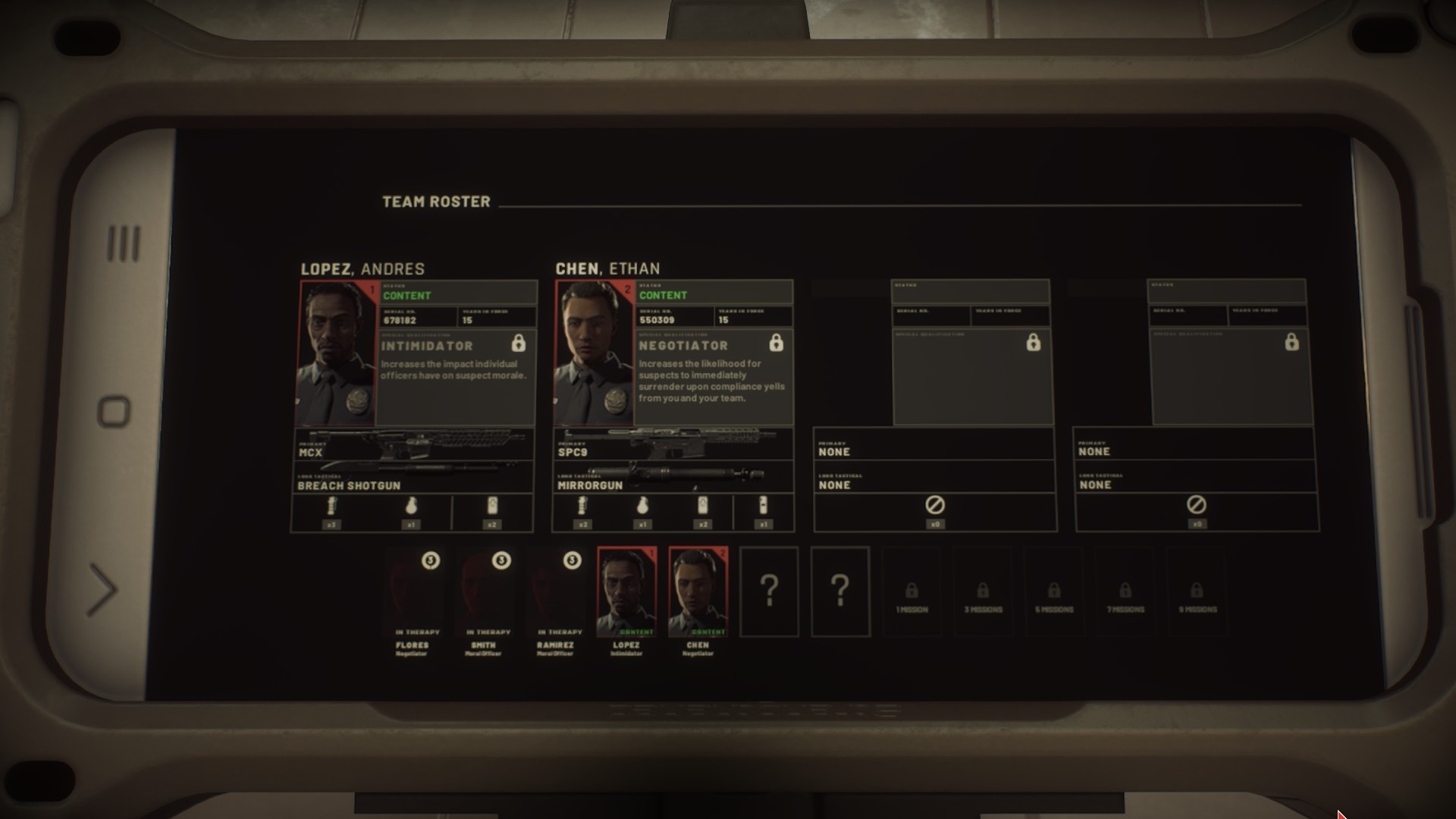
Task: Select the slot locked until 1 mission
Action: click(x=912, y=592)
